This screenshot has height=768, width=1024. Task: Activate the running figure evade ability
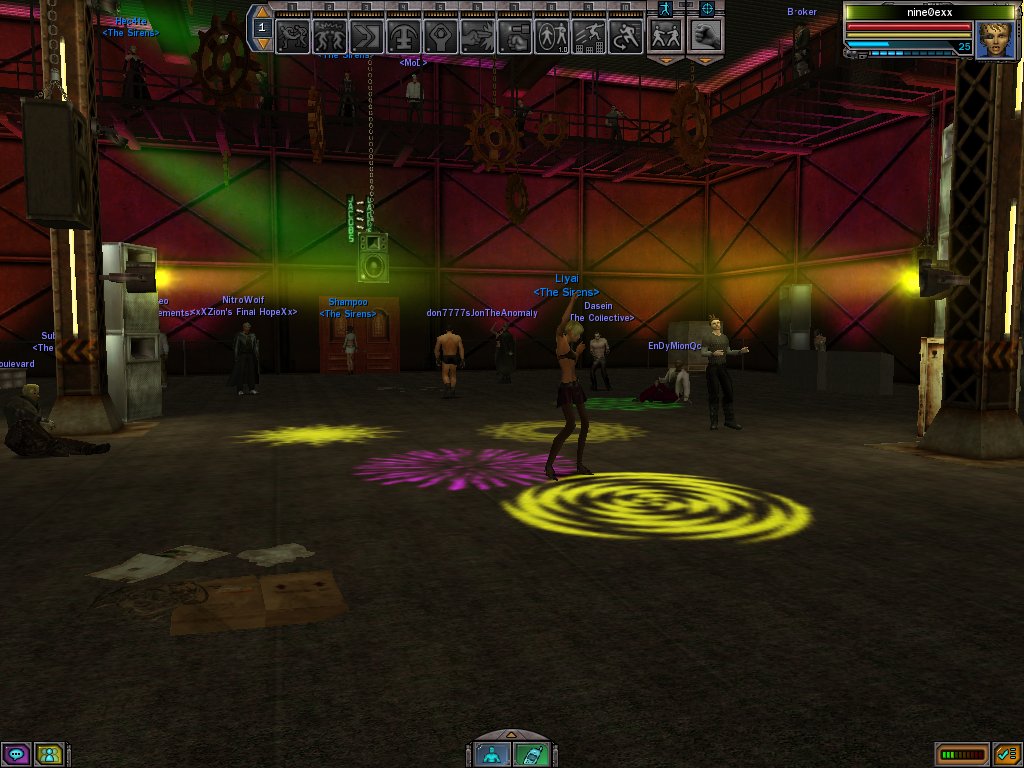click(625, 37)
